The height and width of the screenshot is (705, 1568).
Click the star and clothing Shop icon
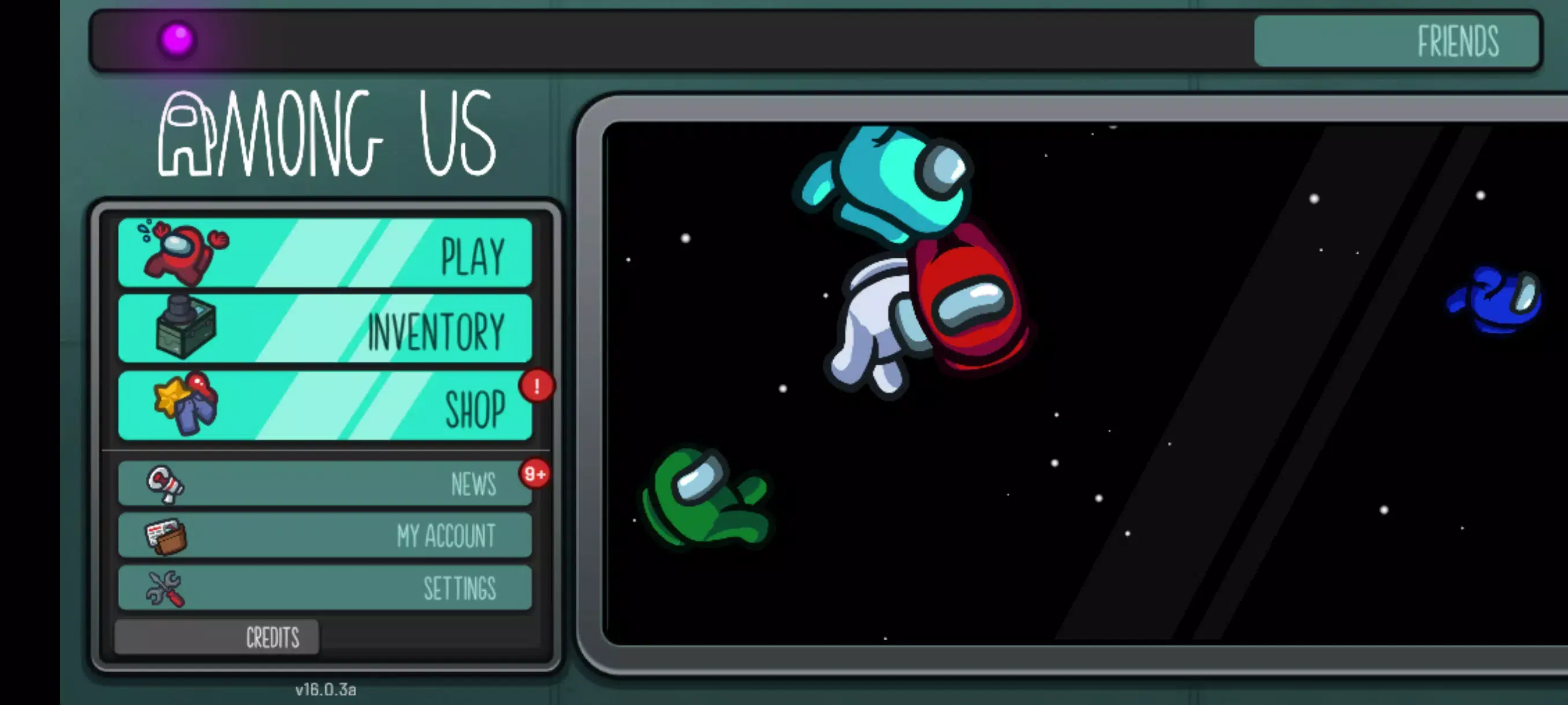point(186,405)
